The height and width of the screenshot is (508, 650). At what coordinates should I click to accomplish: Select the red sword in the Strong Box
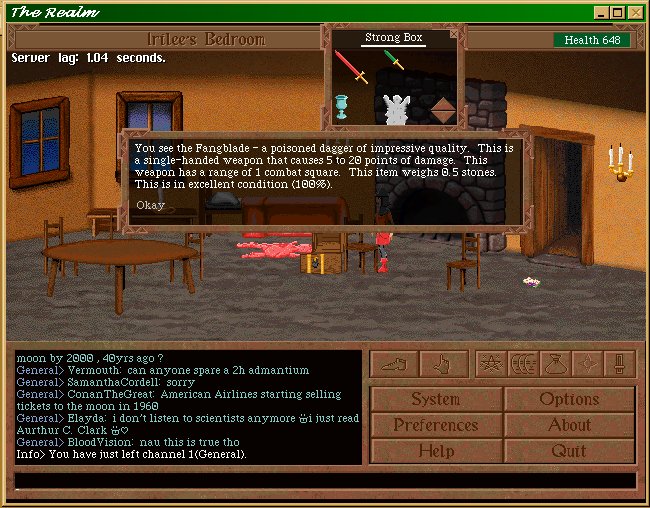tap(351, 66)
